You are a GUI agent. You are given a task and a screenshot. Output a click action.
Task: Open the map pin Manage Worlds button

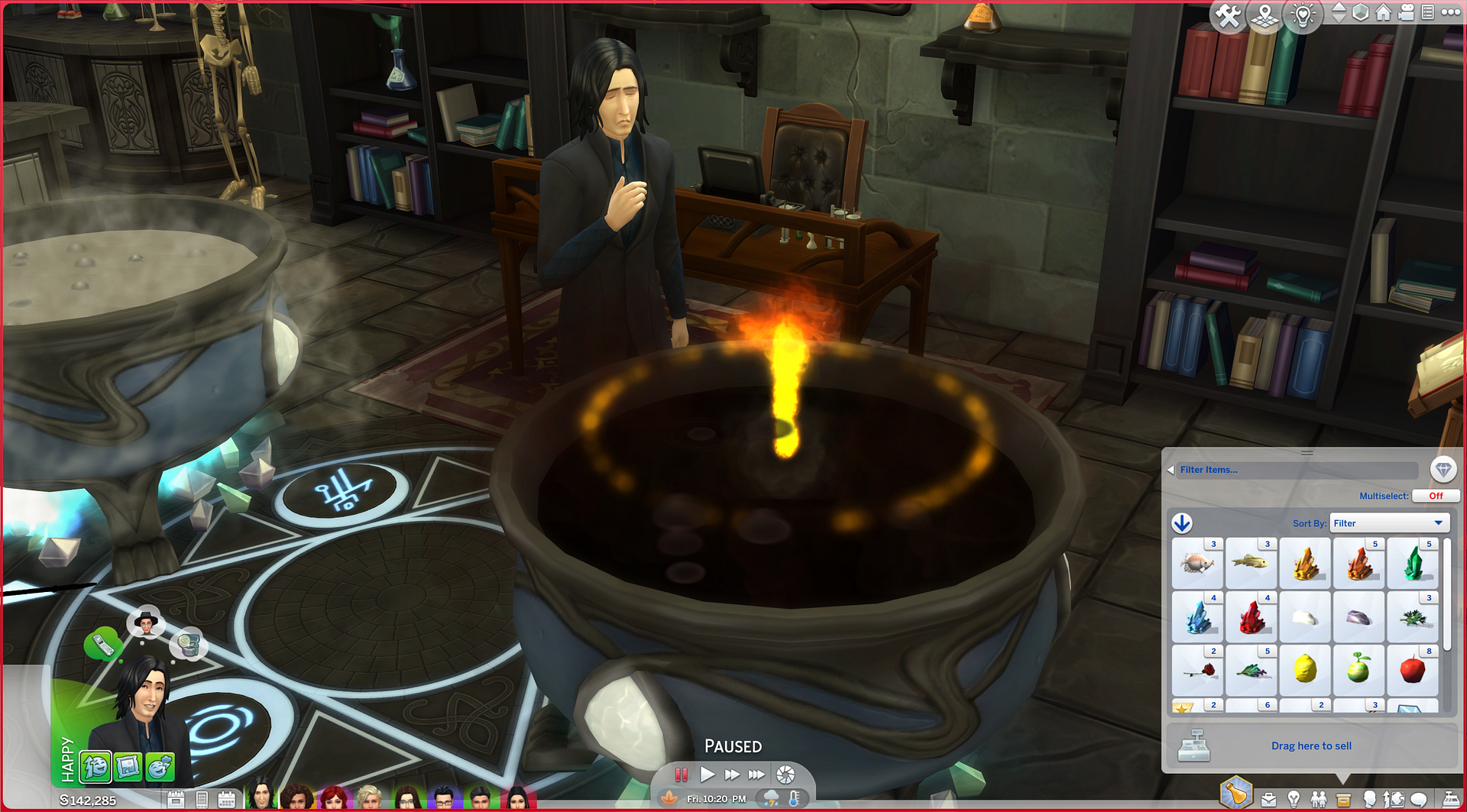[1265, 15]
